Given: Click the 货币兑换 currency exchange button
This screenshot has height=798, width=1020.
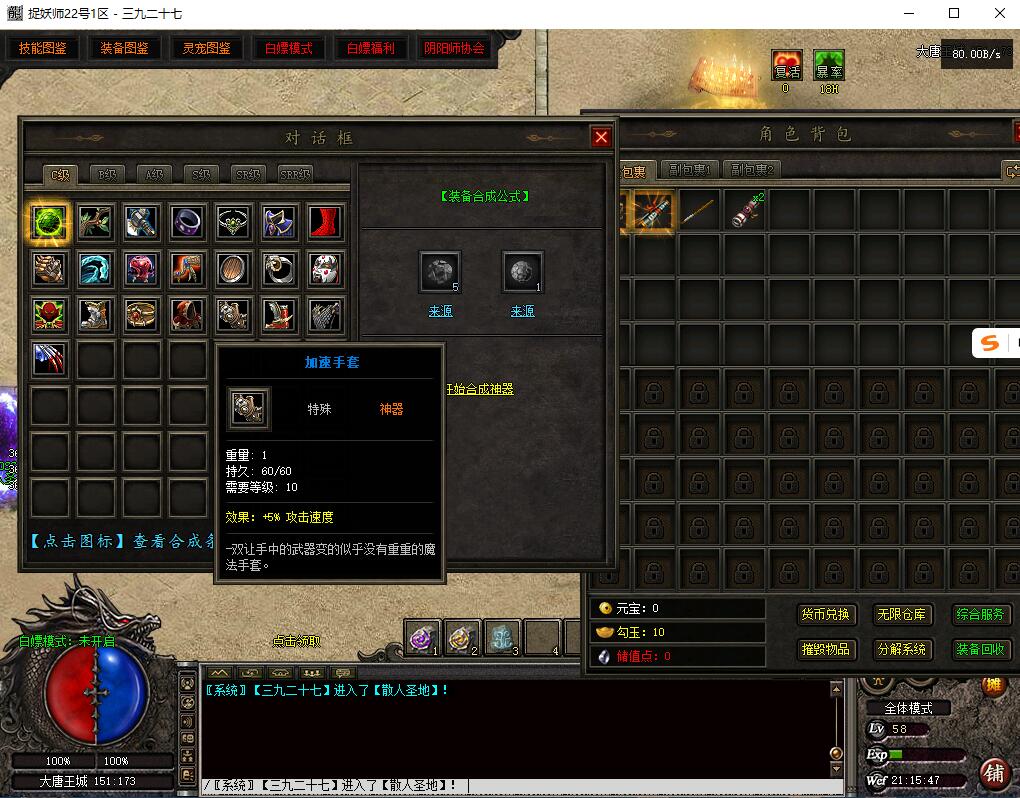Looking at the screenshot, I should tap(825, 614).
